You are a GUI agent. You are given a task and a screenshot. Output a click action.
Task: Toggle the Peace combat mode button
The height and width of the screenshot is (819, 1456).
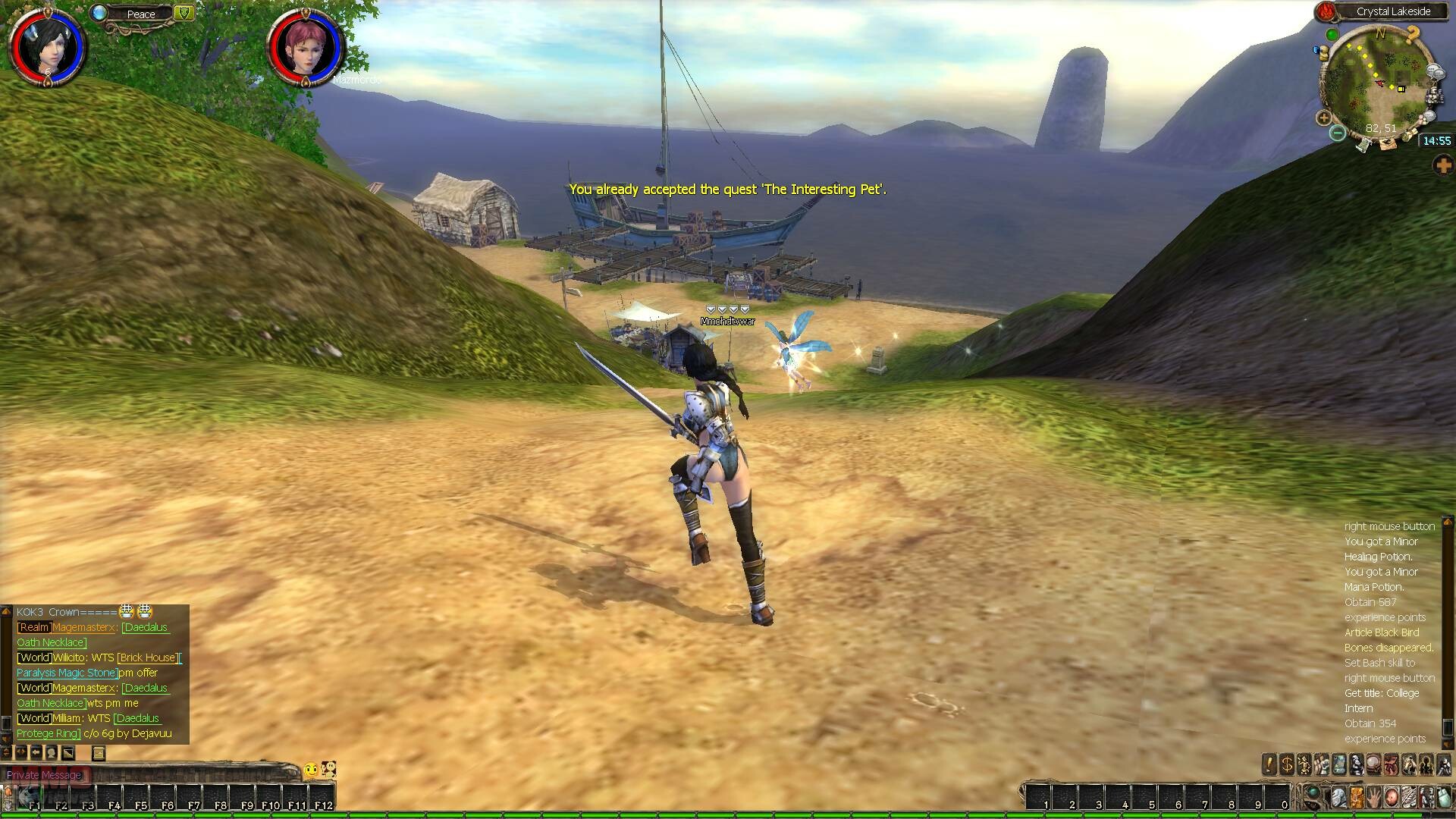141,14
